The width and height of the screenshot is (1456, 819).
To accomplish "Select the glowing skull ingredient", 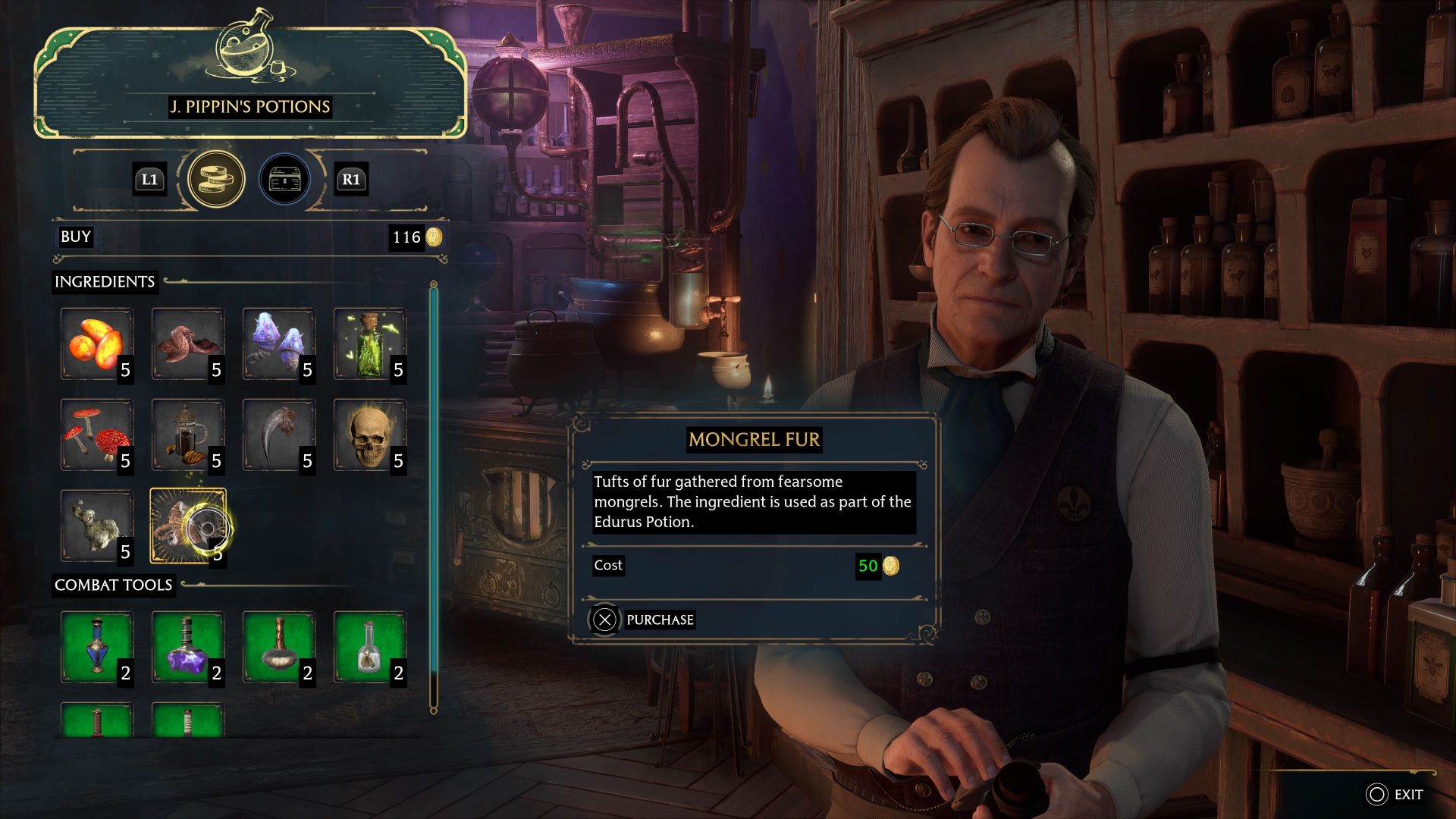I will click(x=369, y=432).
